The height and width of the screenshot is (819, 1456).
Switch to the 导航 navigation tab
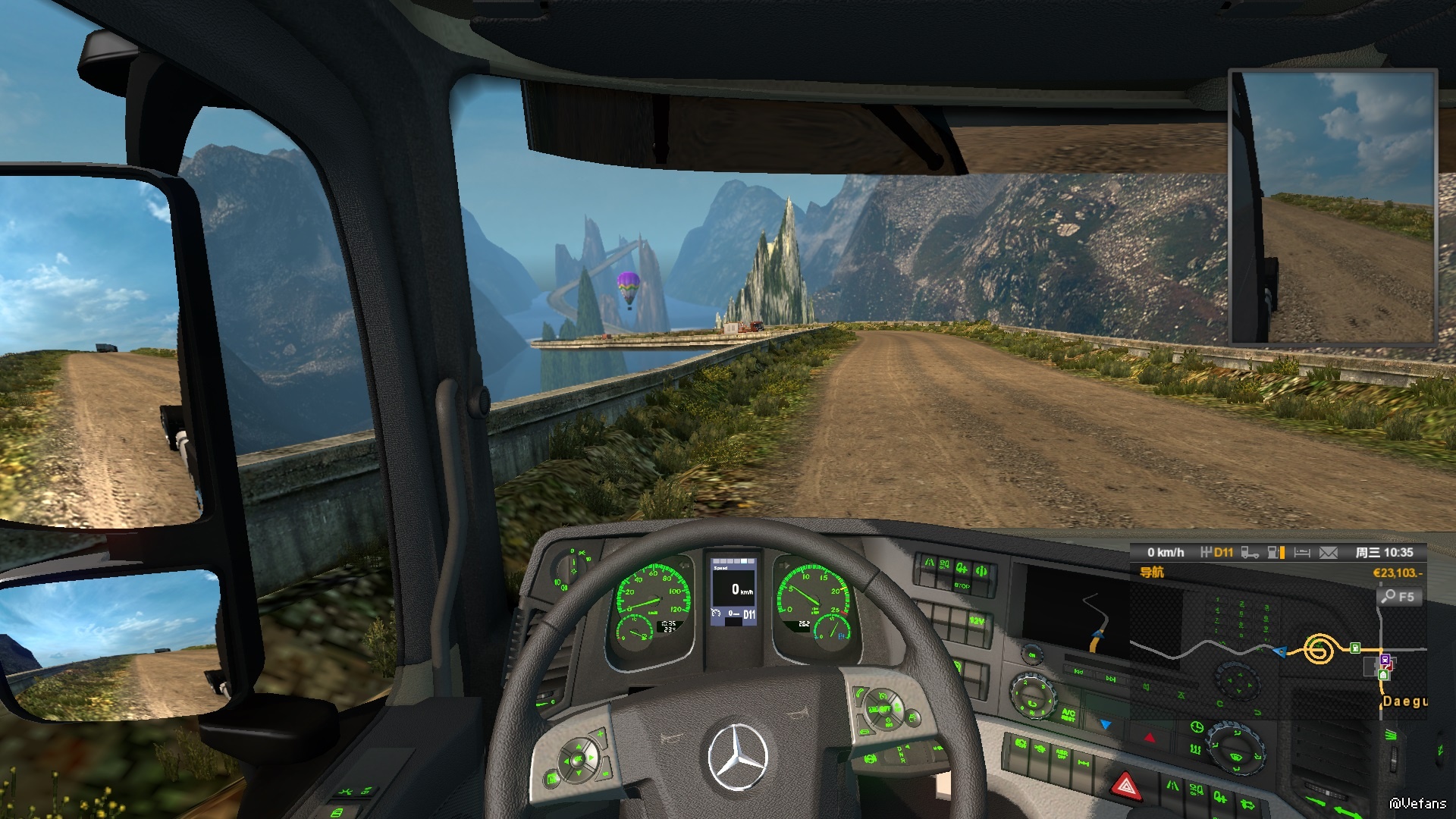[1152, 573]
